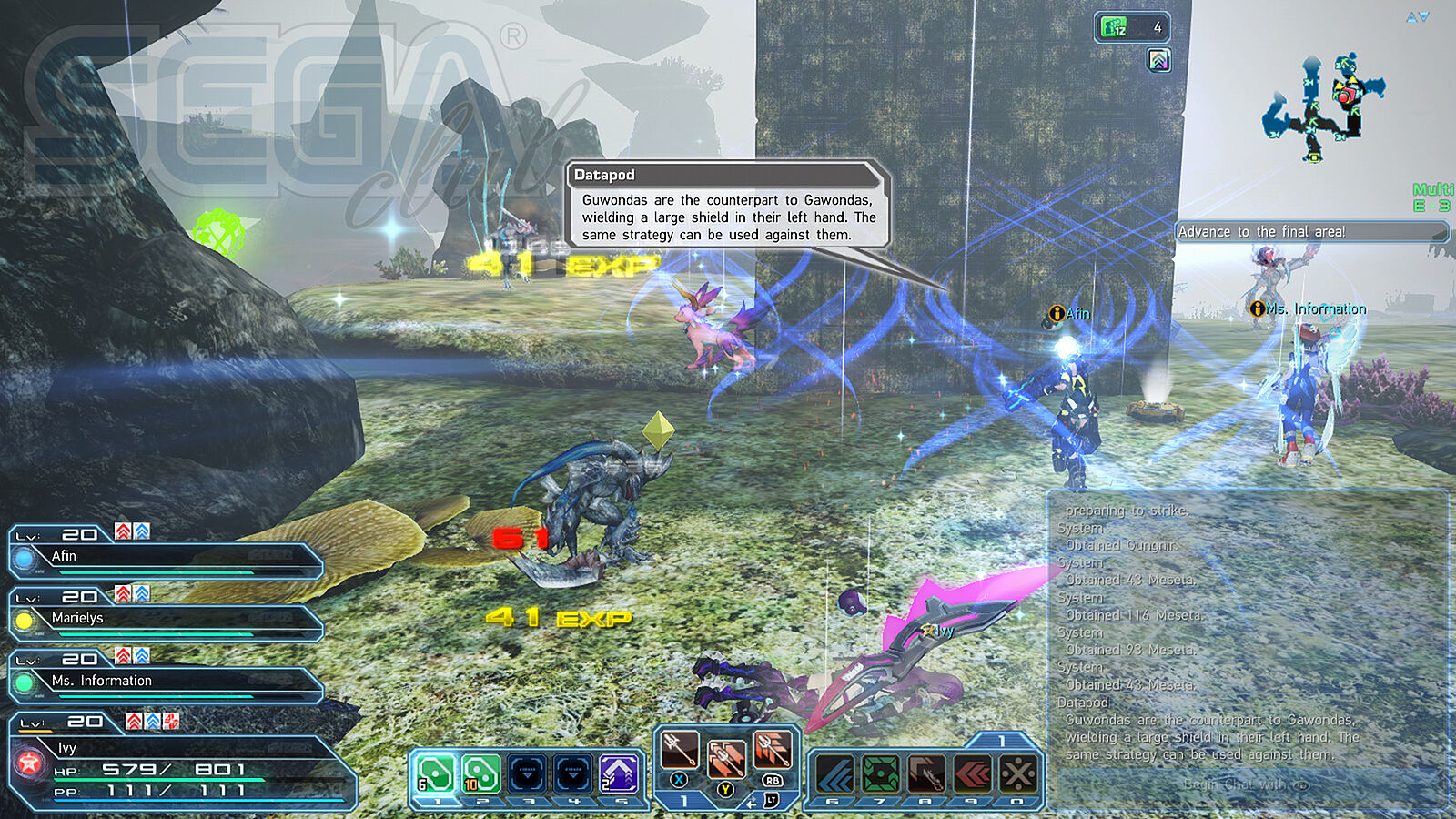Click the minimap zoom arrows
1456x819 pixels.
pyautogui.click(x=1417, y=17)
